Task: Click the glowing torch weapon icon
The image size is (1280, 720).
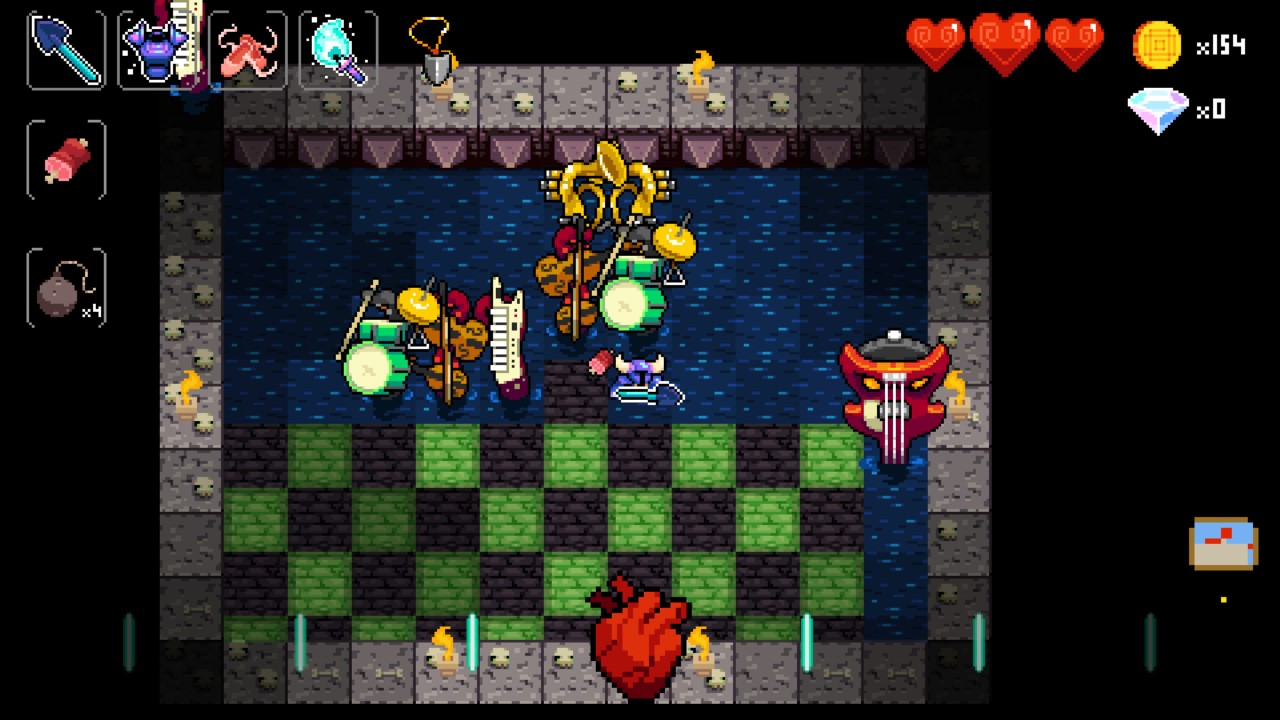Action: coord(336,48)
